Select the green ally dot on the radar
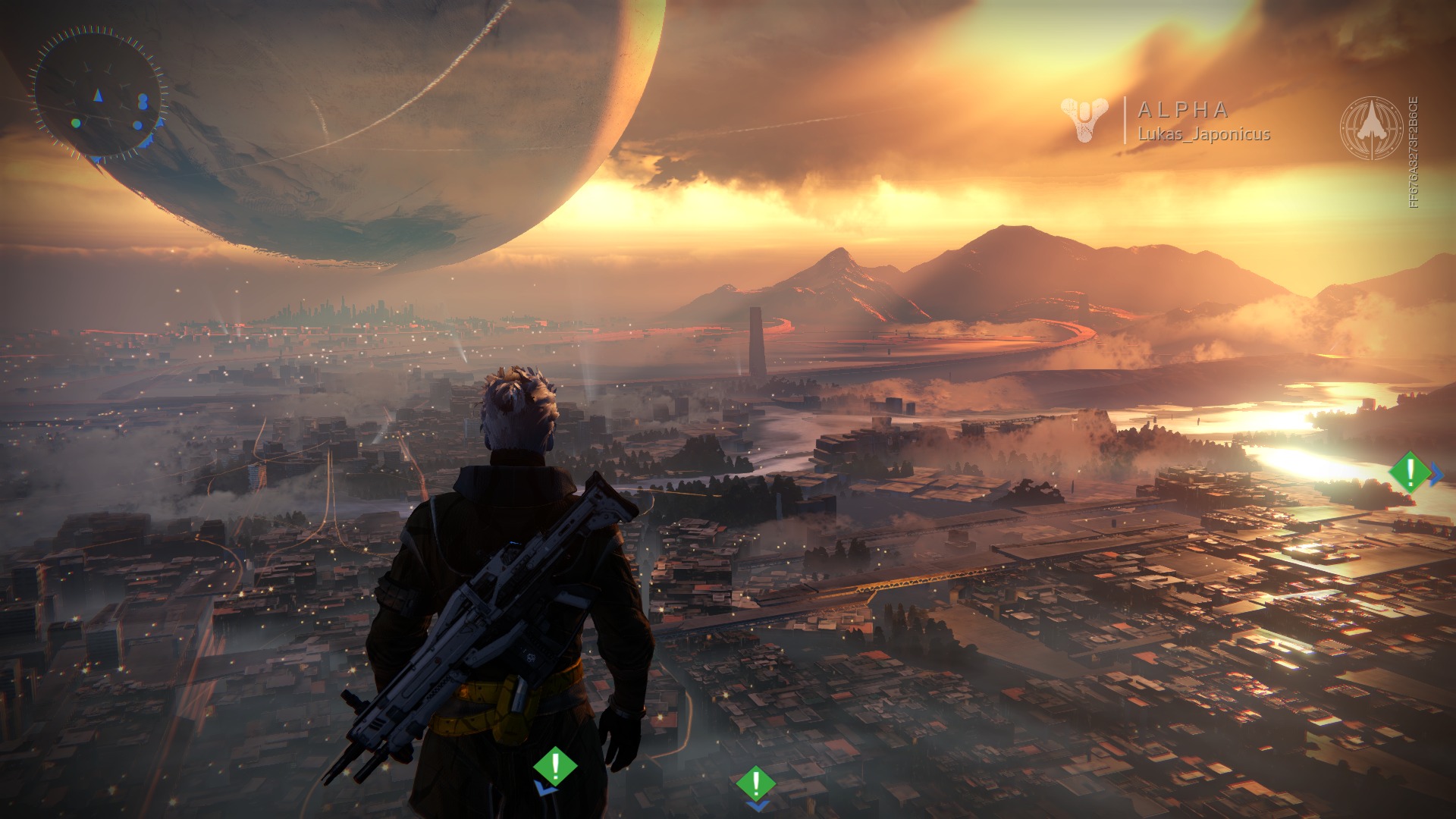Screen dimensions: 1456x819 coord(76,123)
